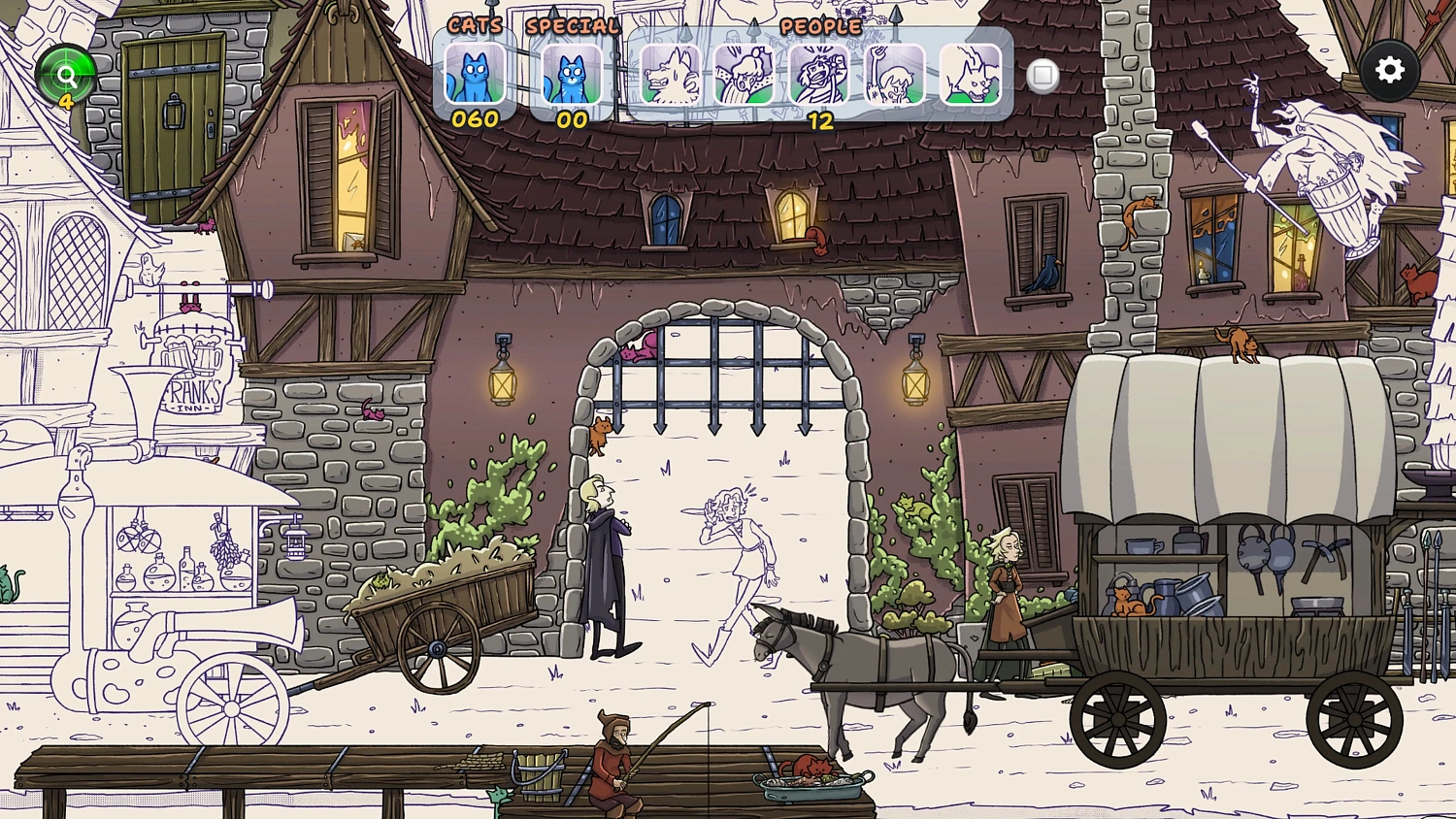Viewport: 1456px width, 819px height.
Task: Select the snarling wolf portrait at row's end
Action: pyautogui.click(x=970, y=74)
